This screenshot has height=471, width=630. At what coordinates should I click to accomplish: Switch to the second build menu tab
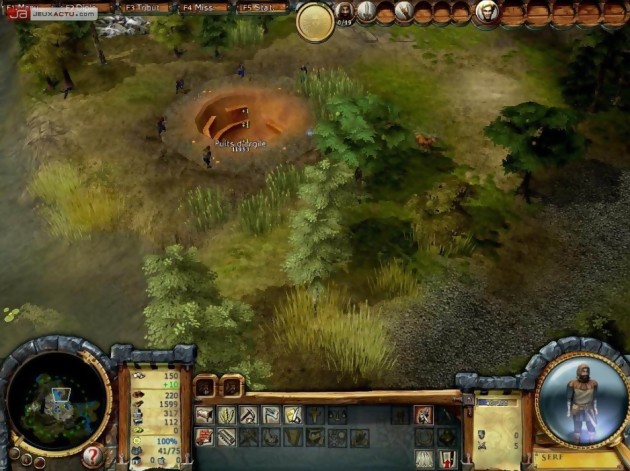coord(231,387)
